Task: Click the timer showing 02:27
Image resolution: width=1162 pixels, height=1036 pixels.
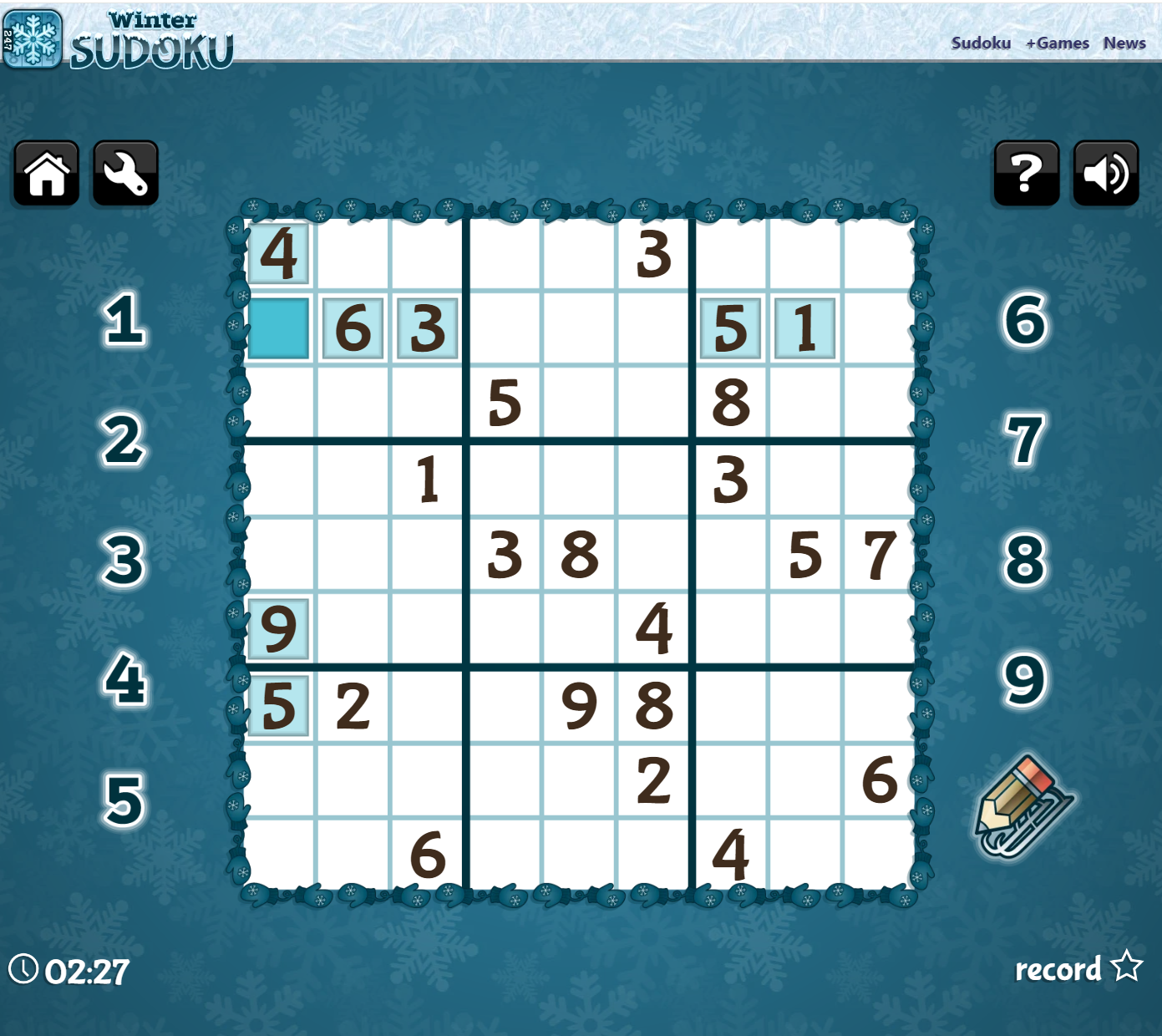Action: pyautogui.click(x=86, y=972)
